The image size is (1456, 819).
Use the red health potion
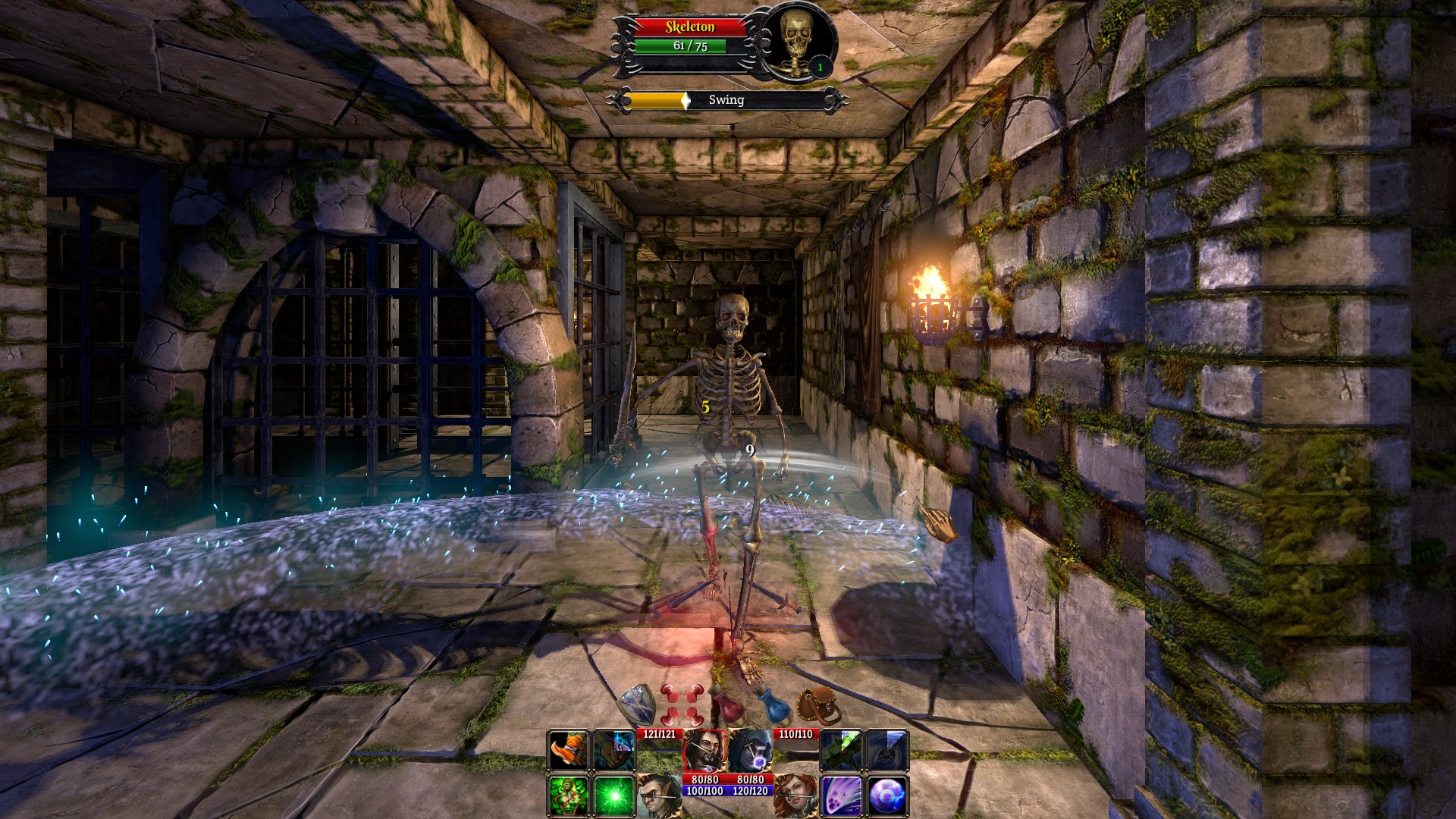727,704
